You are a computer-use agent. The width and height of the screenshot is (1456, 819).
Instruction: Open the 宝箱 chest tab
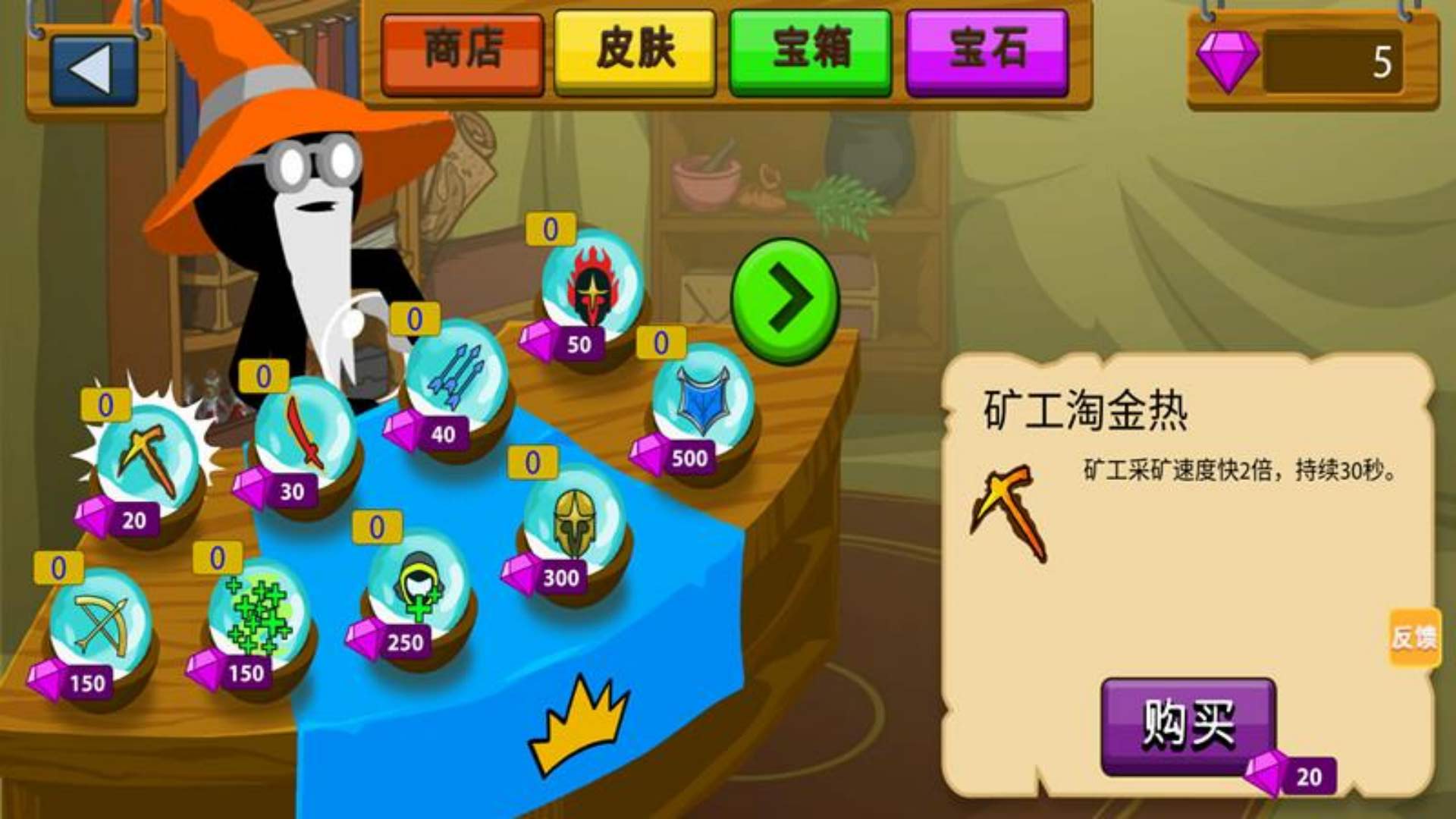click(x=809, y=52)
